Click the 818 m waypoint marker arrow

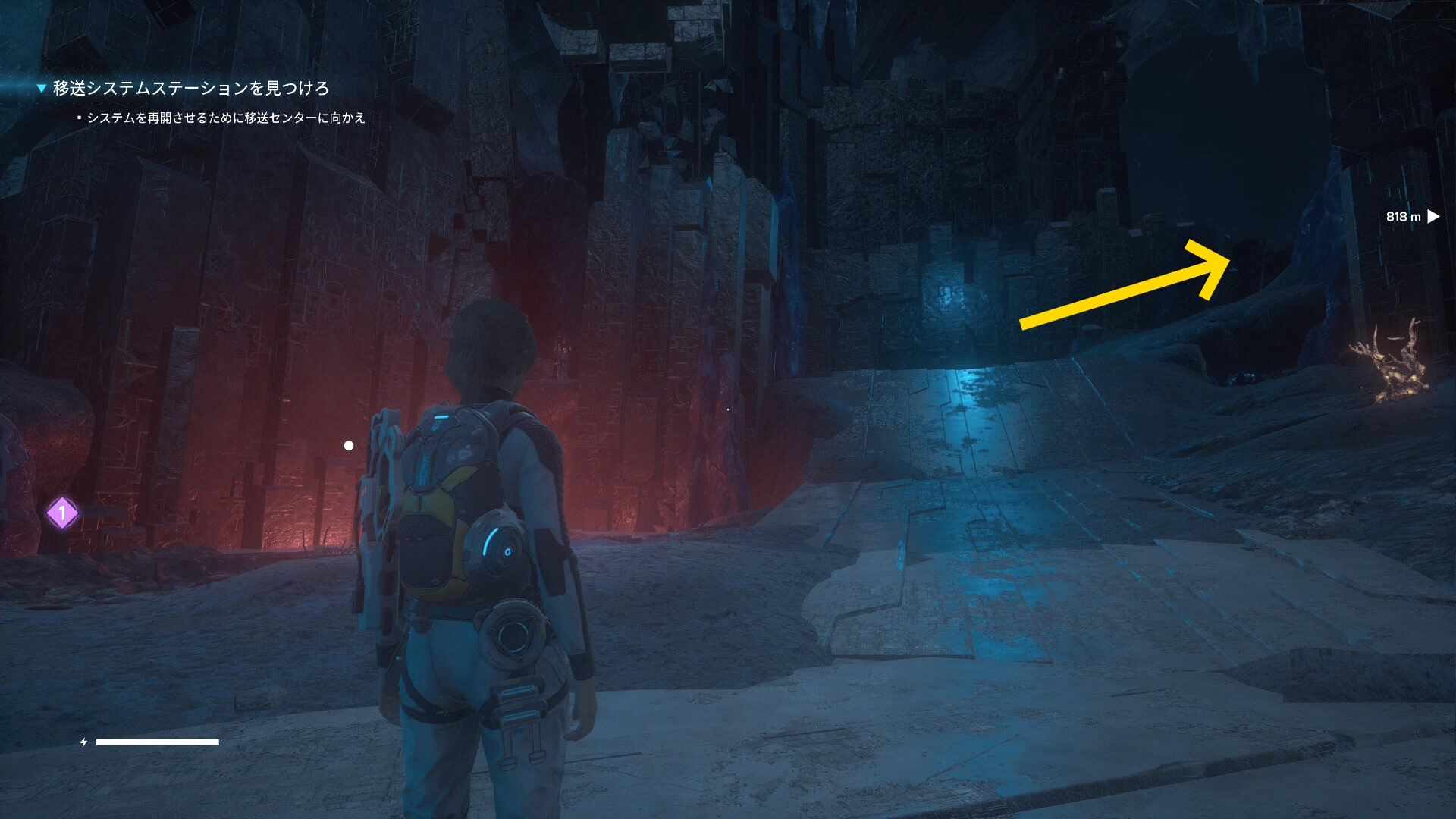pos(1432,217)
